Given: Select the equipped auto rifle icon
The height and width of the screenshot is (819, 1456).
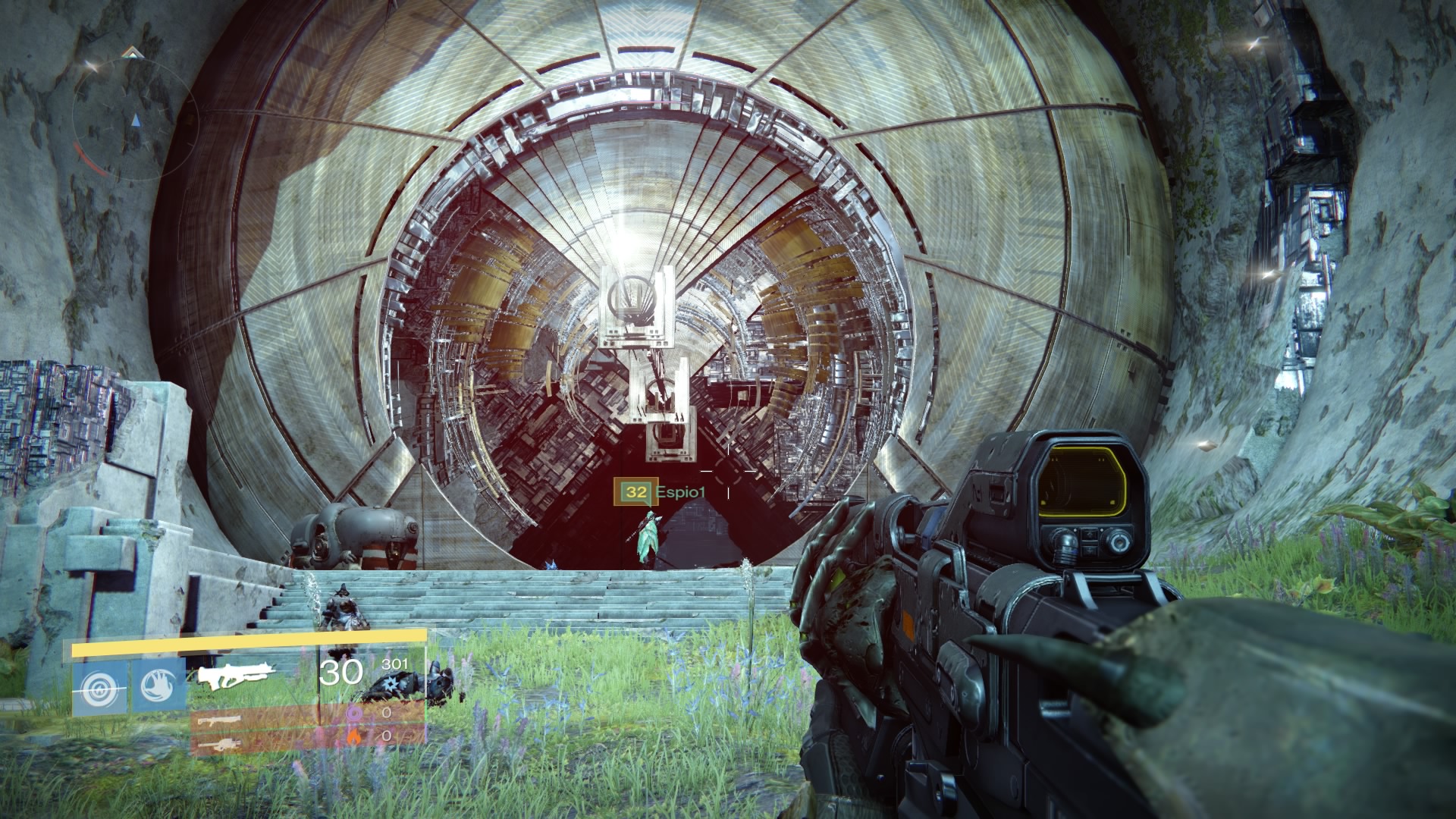Looking at the screenshot, I should click(235, 674).
